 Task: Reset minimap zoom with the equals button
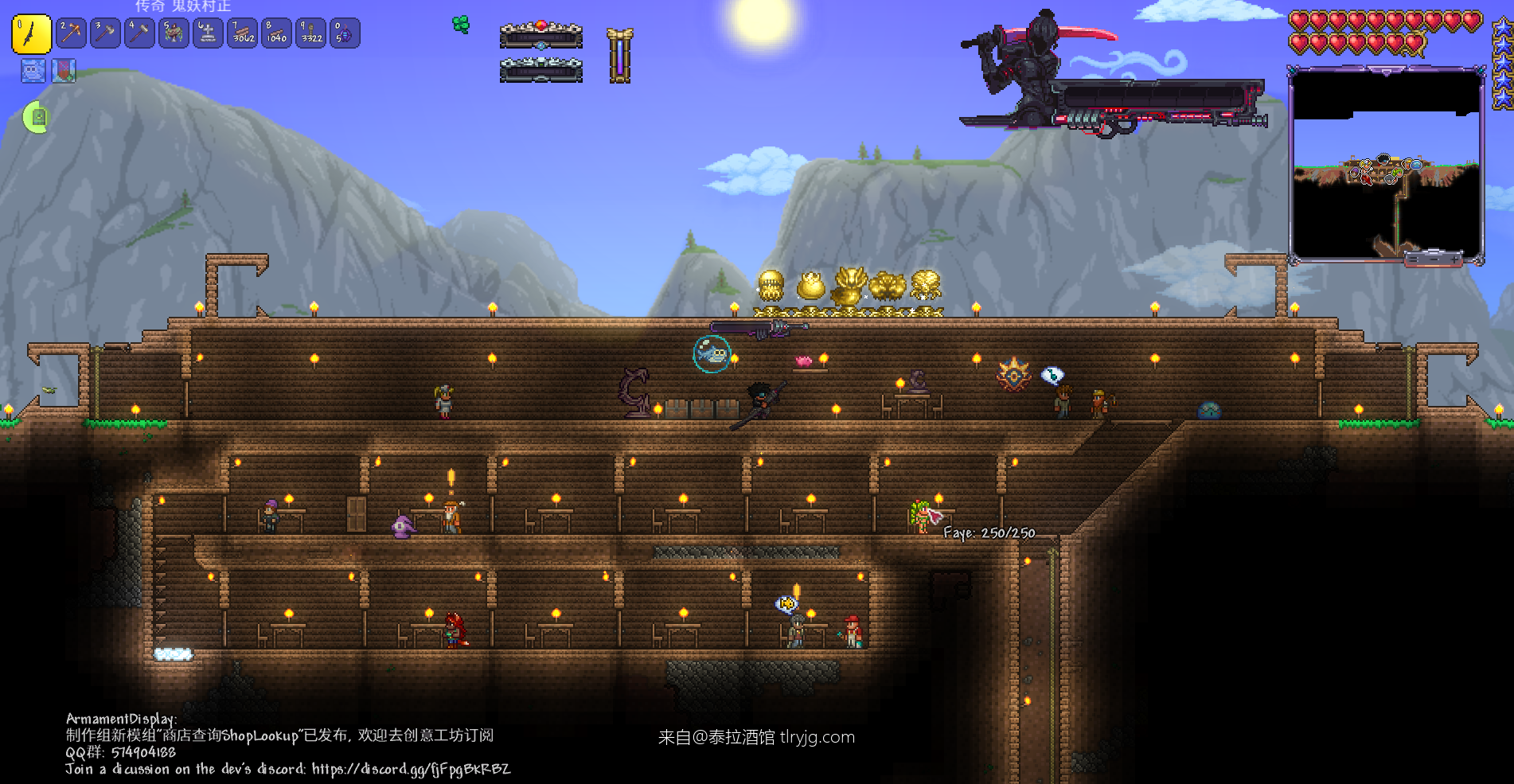[1413, 259]
